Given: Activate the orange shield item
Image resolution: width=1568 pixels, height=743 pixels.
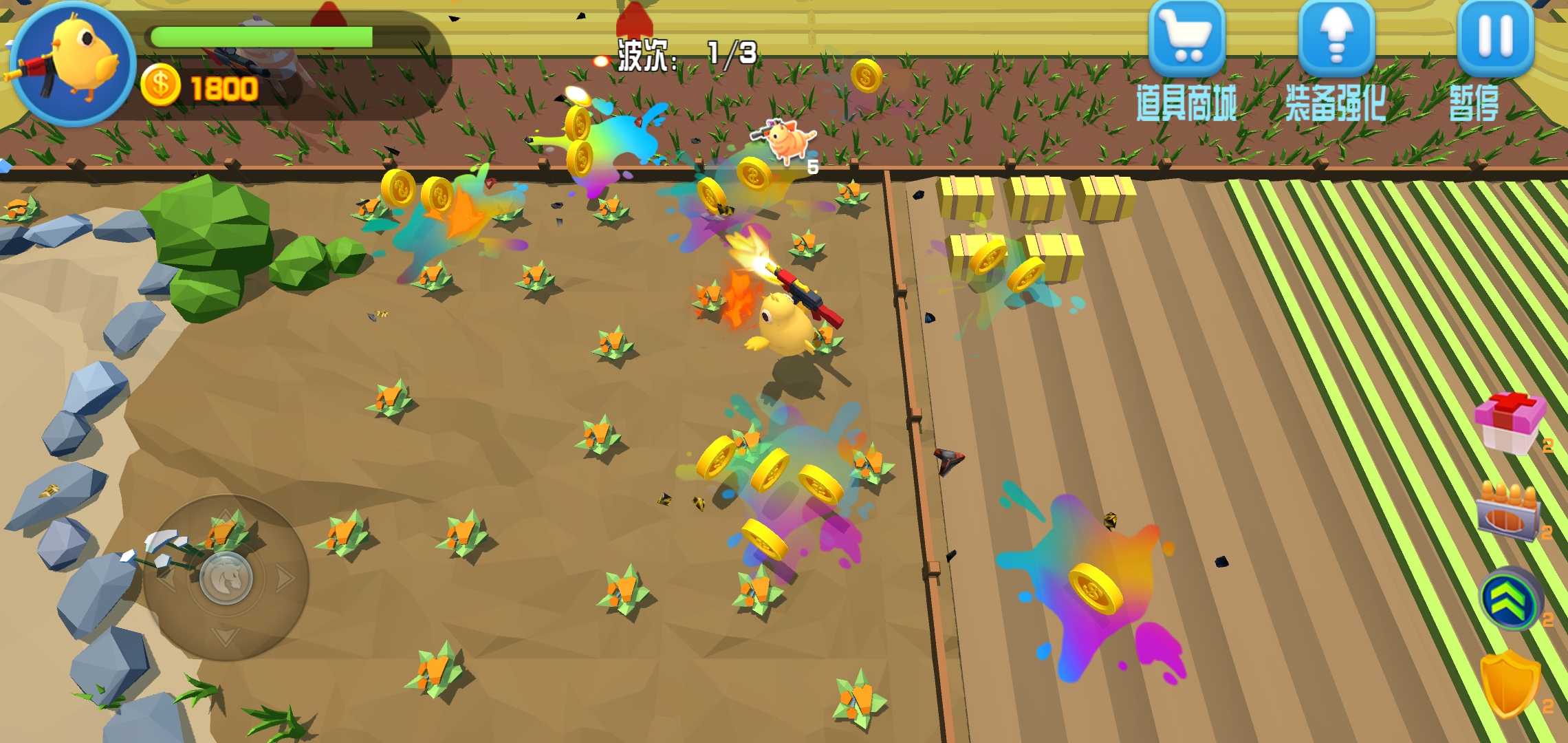Looking at the screenshot, I should tap(1510, 685).
